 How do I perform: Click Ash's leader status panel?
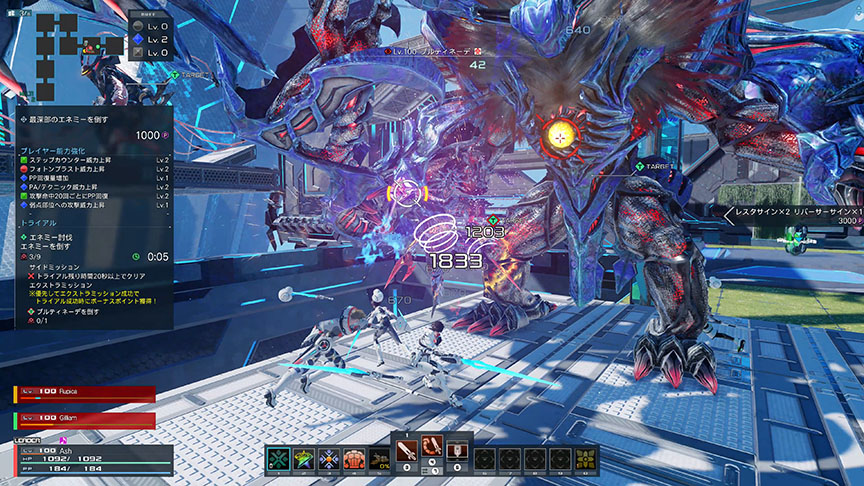85,459
